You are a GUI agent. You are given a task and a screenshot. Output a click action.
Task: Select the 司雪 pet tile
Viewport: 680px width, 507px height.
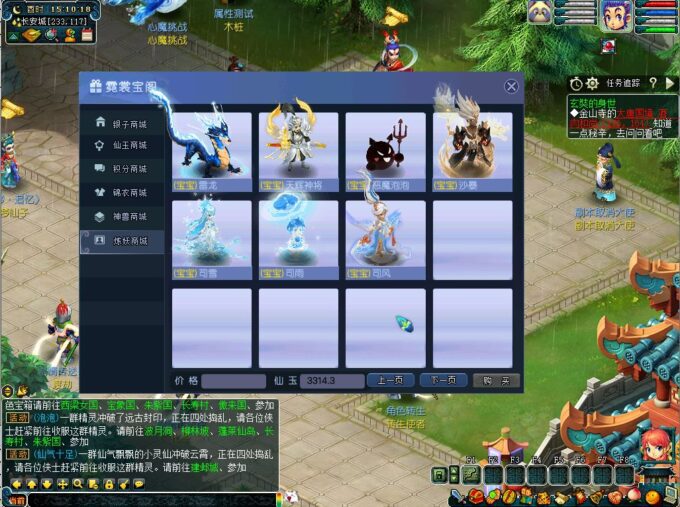point(212,240)
